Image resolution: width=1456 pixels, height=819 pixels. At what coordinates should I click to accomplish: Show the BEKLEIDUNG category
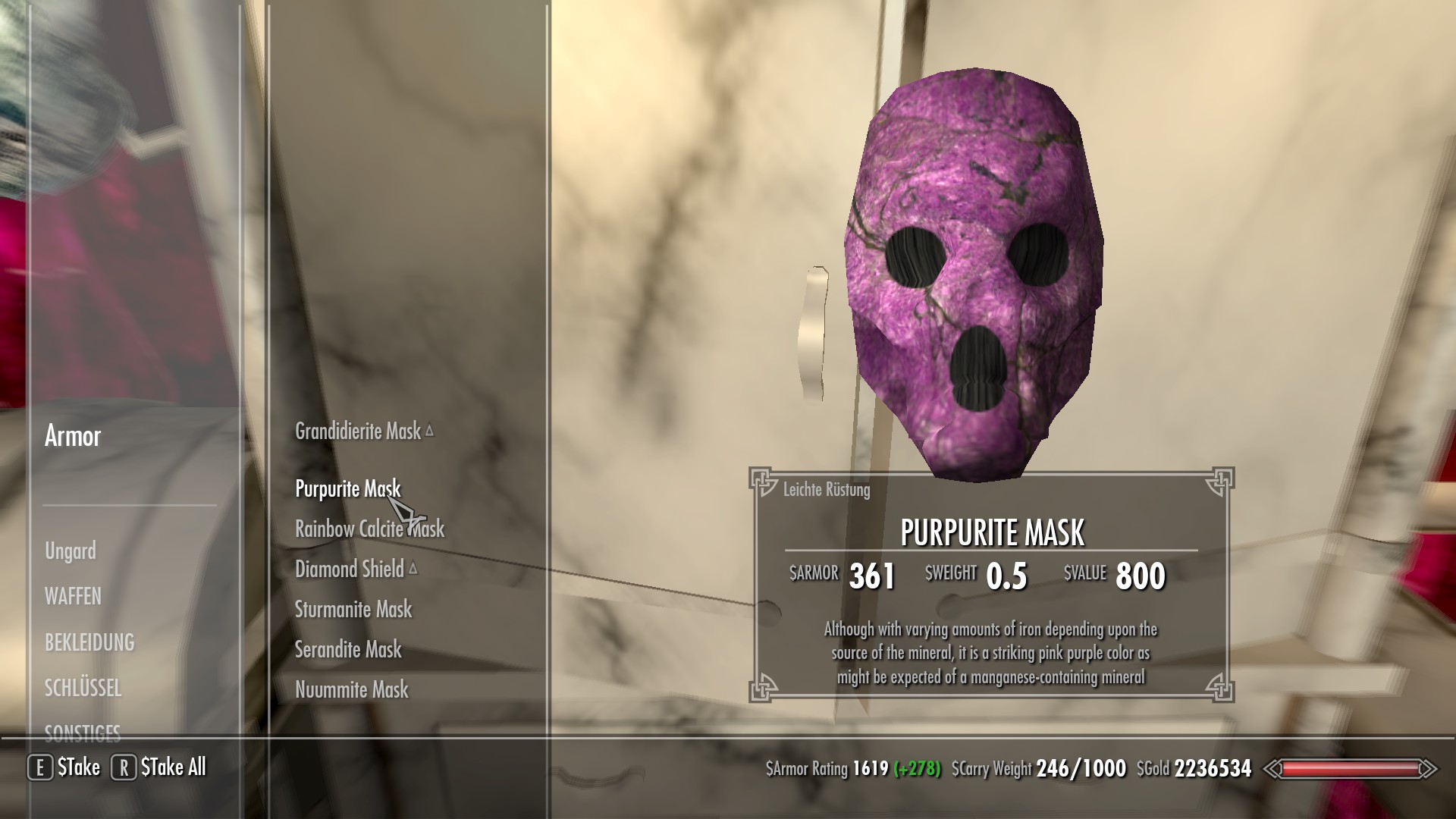pos(89,642)
